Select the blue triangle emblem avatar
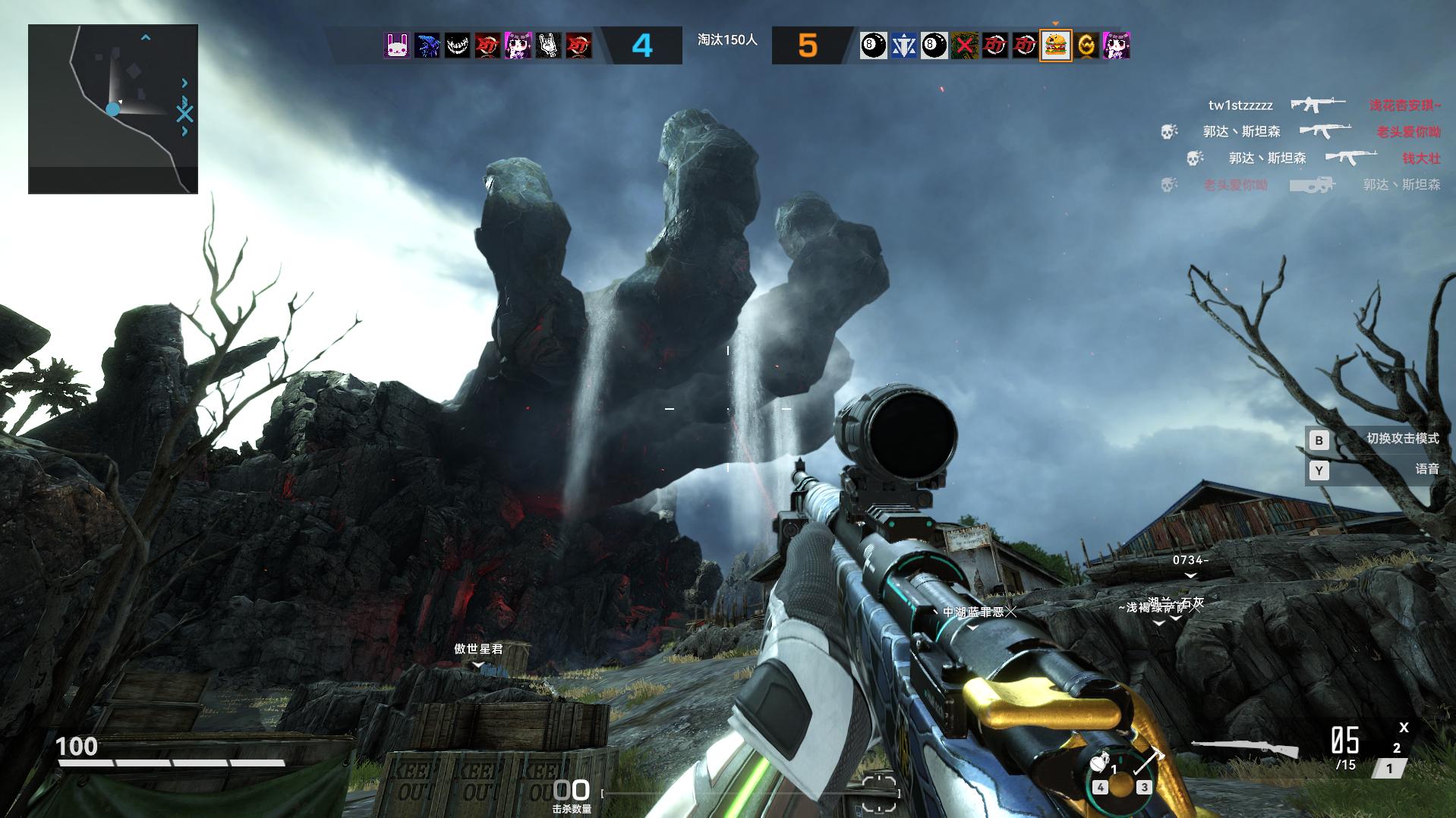 pyautogui.click(x=903, y=46)
